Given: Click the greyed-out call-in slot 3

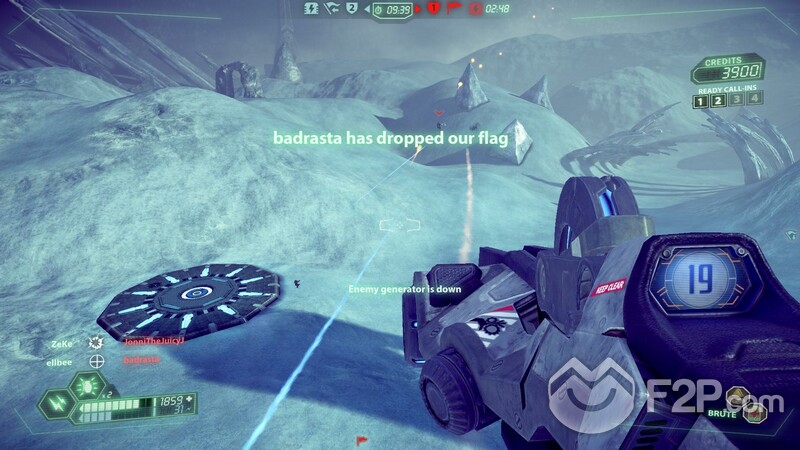Looking at the screenshot, I should pyautogui.click(x=735, y=98).
